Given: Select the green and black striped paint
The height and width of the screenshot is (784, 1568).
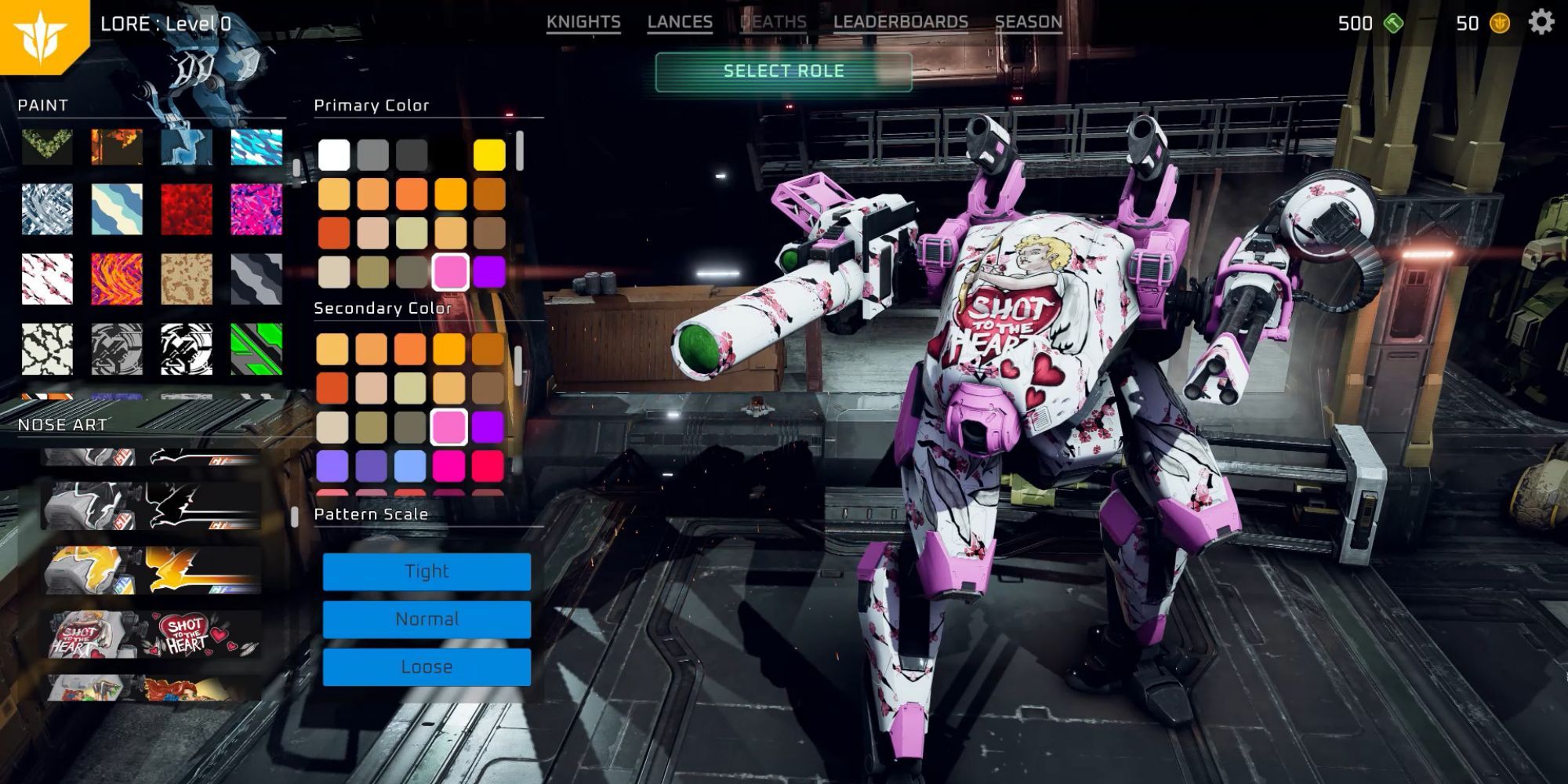Looking at the screenshot, I should pos(256,349).
